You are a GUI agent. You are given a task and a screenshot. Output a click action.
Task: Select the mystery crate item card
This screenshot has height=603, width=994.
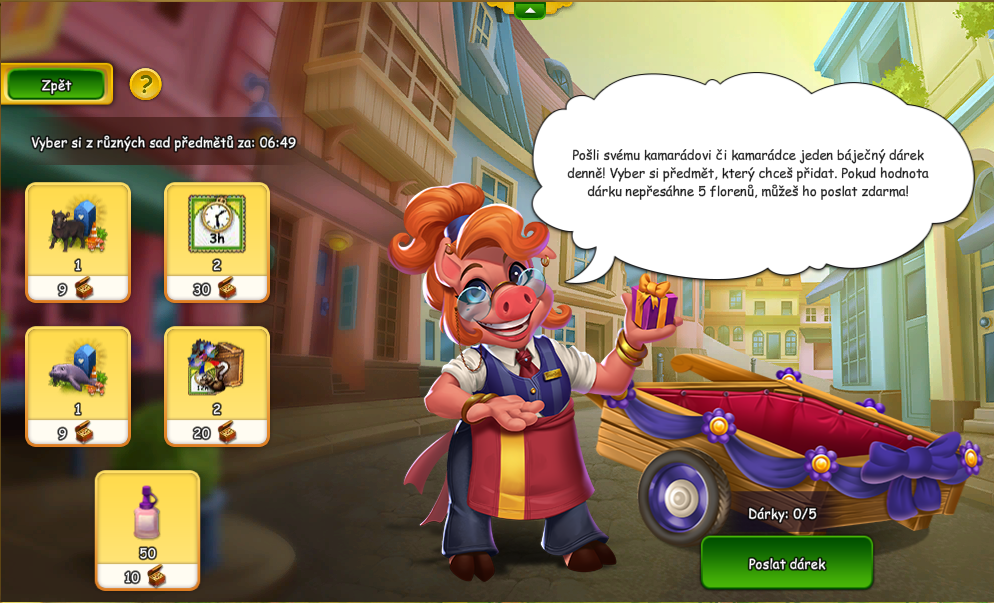pyautogui.click(x=217, y=384)
